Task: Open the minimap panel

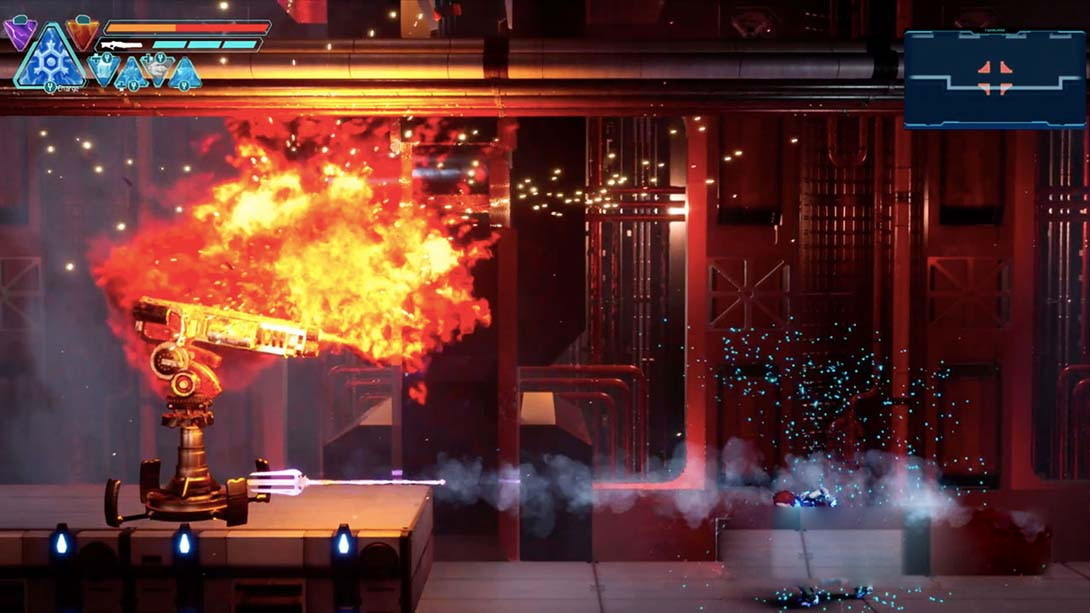Action: (994, 79)
